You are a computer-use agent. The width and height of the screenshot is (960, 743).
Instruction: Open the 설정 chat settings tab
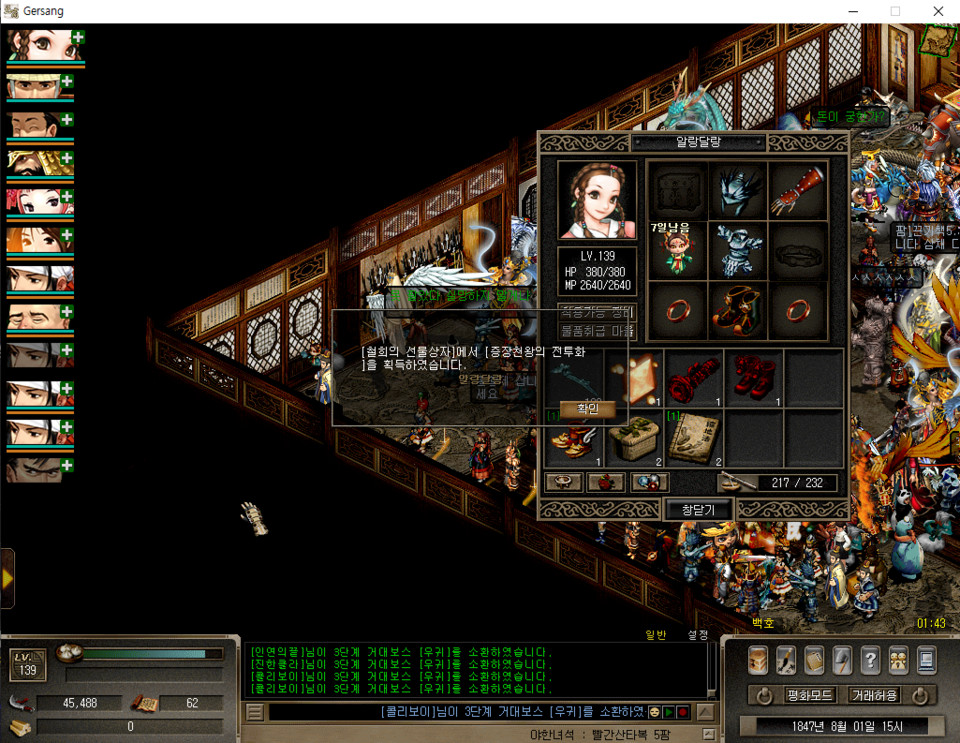pos(697,635)
